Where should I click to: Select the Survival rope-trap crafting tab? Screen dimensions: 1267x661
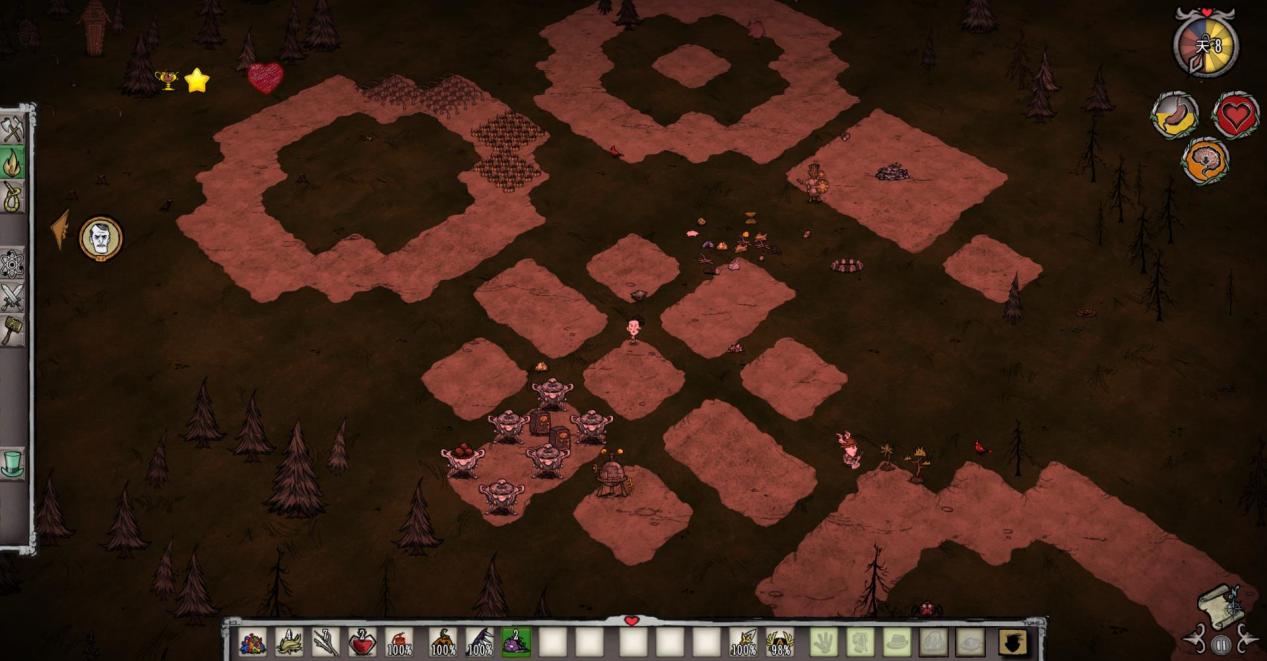12,195
